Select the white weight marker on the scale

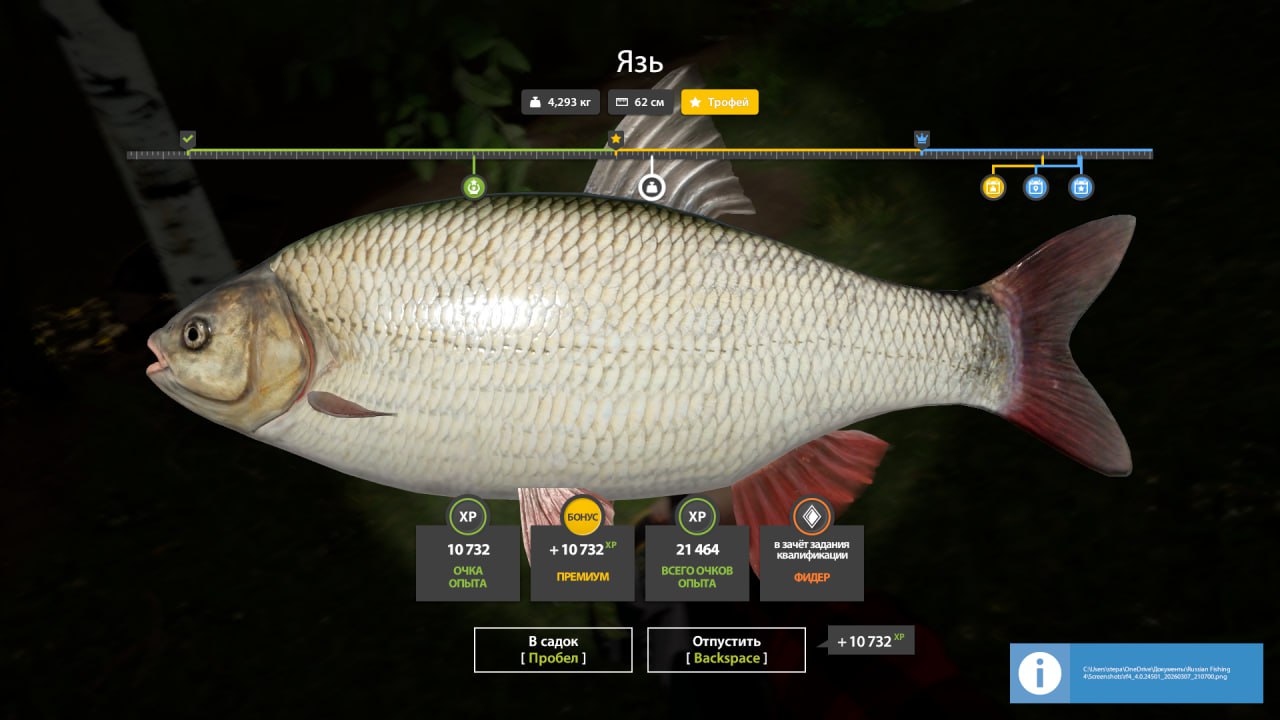tap(652, 187)
